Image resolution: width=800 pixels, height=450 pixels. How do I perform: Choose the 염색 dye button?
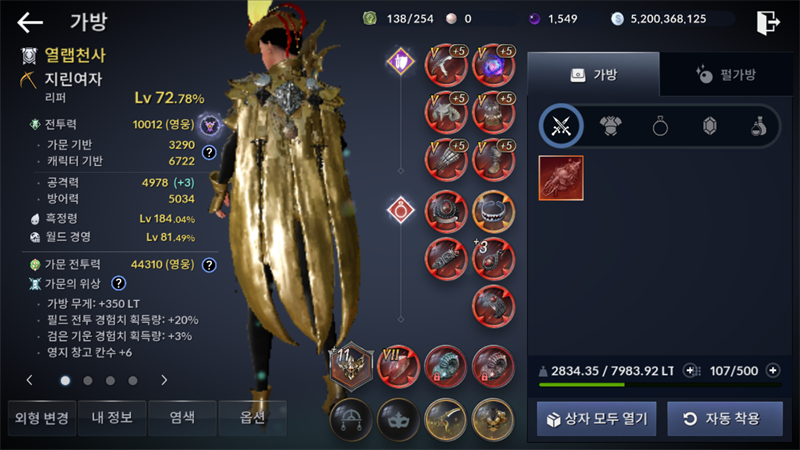pyautogui.click(x=180, y=418)
